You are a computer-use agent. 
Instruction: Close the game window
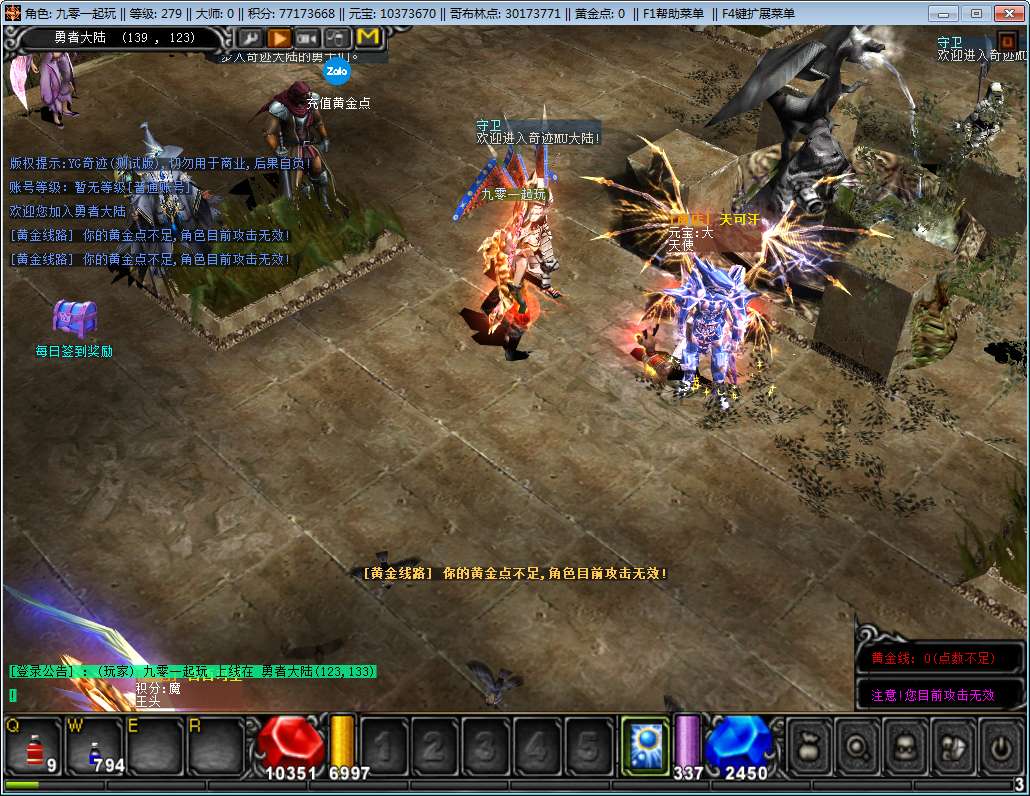coord(1006,13)
